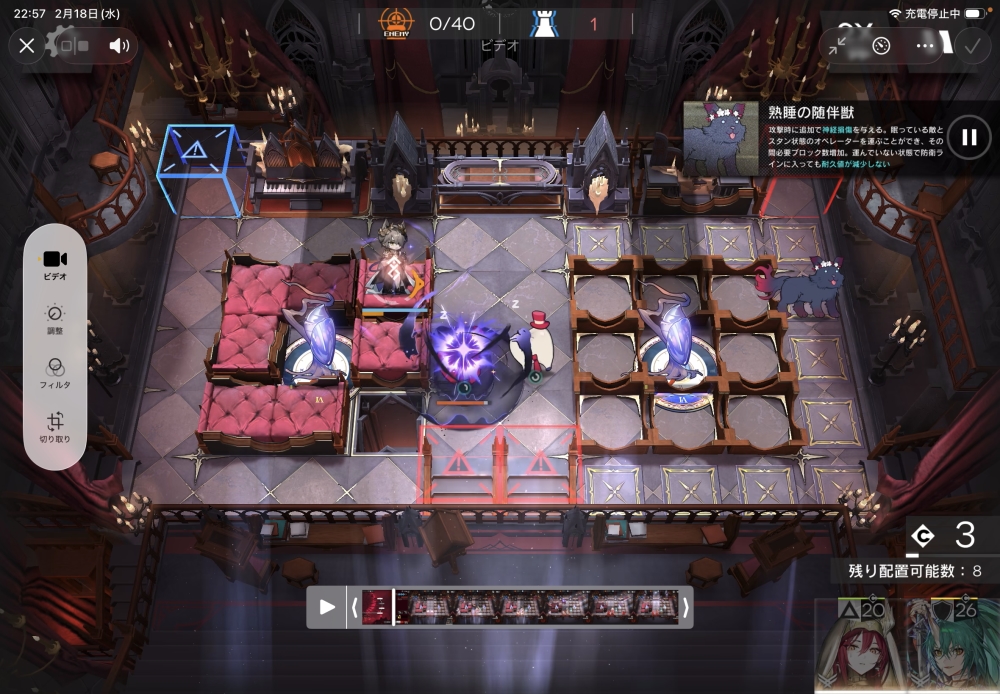
Task: Tap the inward arrows shrink icon
Action: (838, 45)
